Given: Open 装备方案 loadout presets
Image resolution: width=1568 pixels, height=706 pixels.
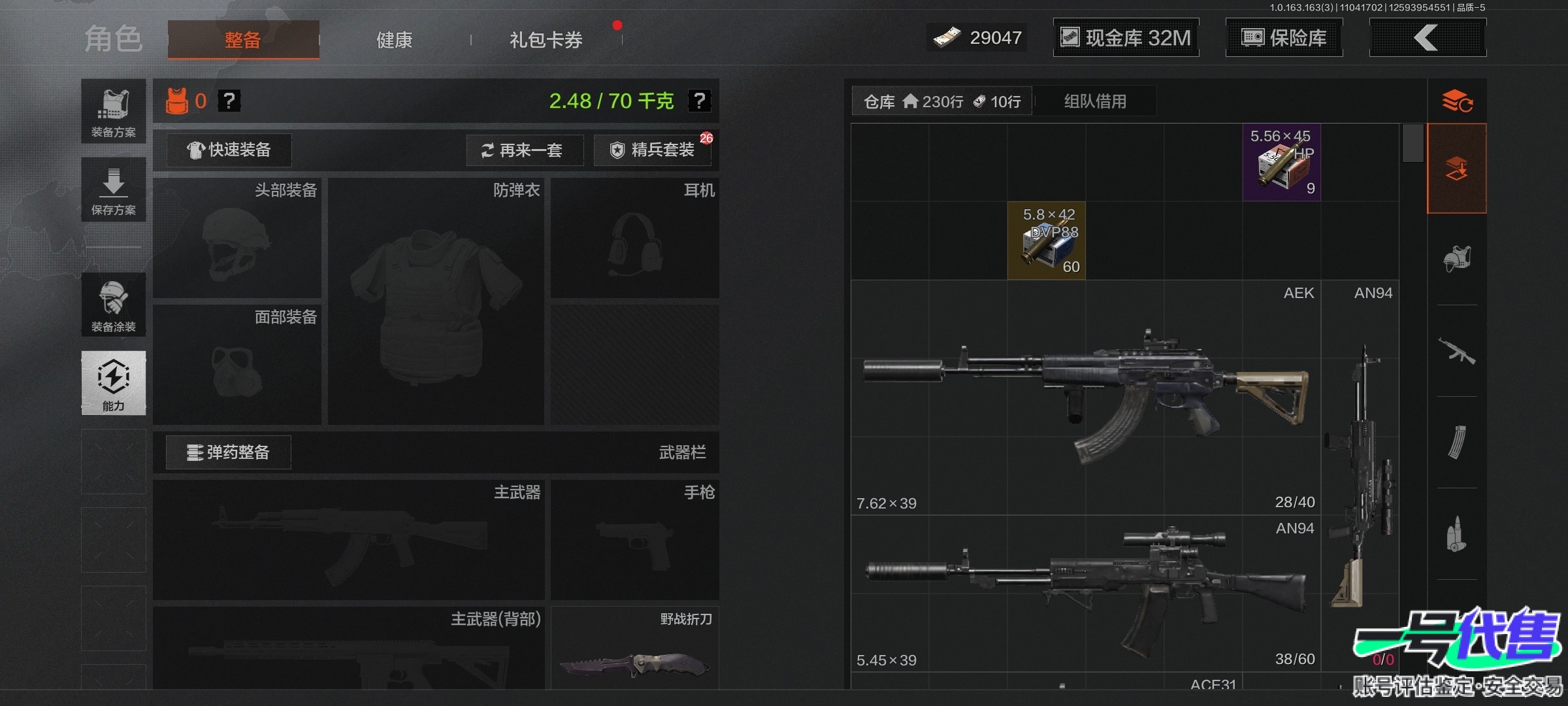Looking at the screenshot, I should (114, 112).
